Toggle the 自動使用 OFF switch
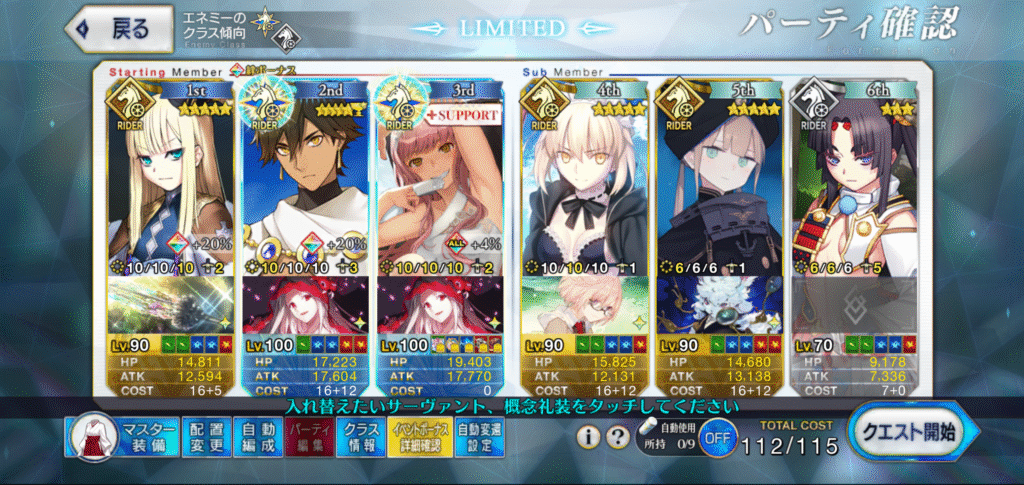 (x=713, y=438)
